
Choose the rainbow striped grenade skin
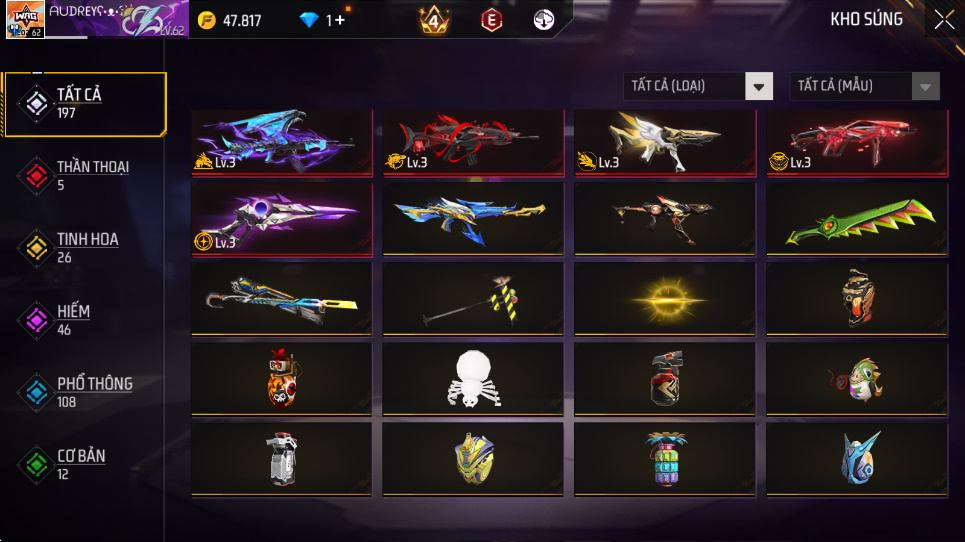click(664, 459)
